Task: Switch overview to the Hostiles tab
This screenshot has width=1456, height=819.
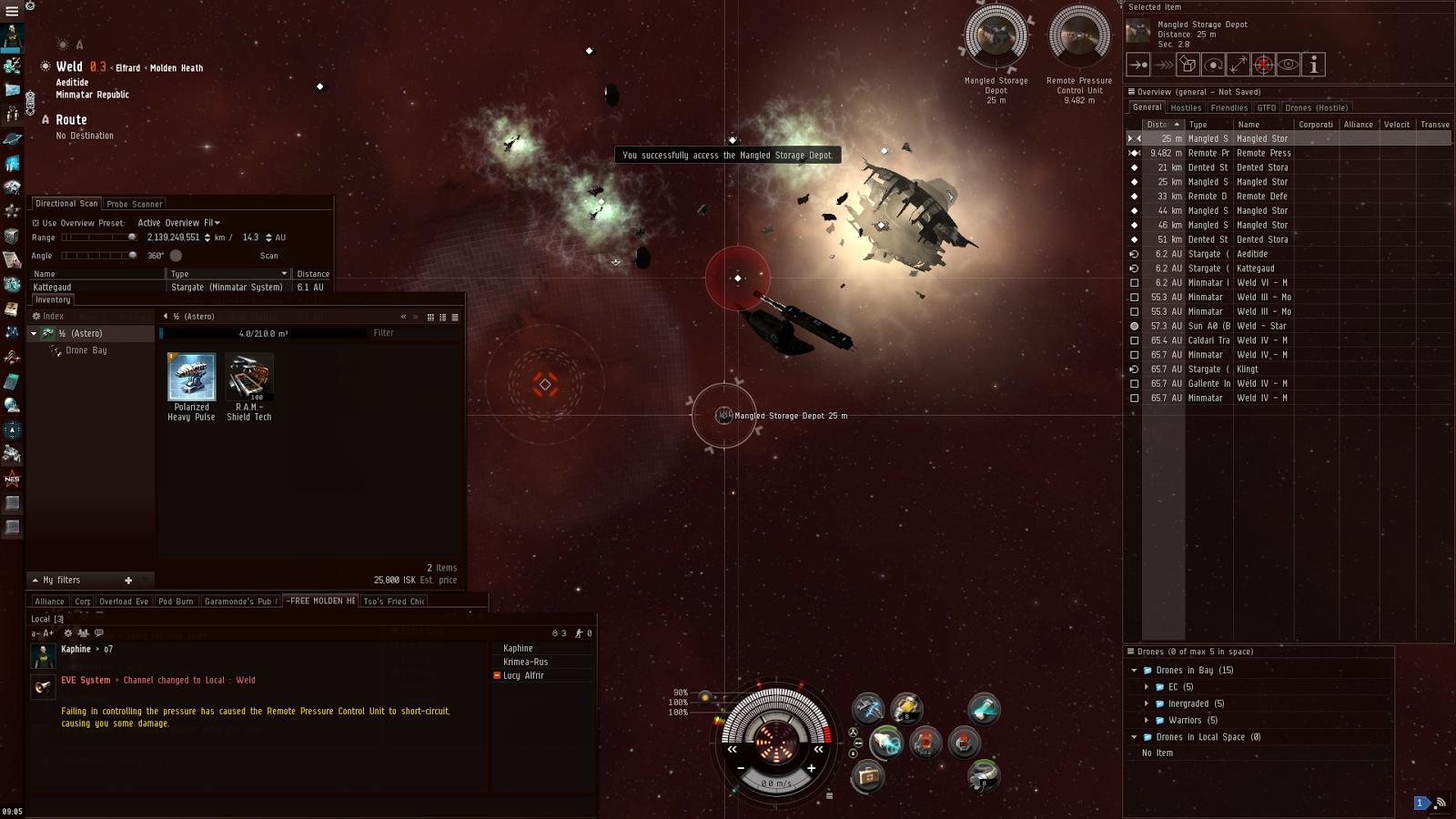Action: 1186,107
